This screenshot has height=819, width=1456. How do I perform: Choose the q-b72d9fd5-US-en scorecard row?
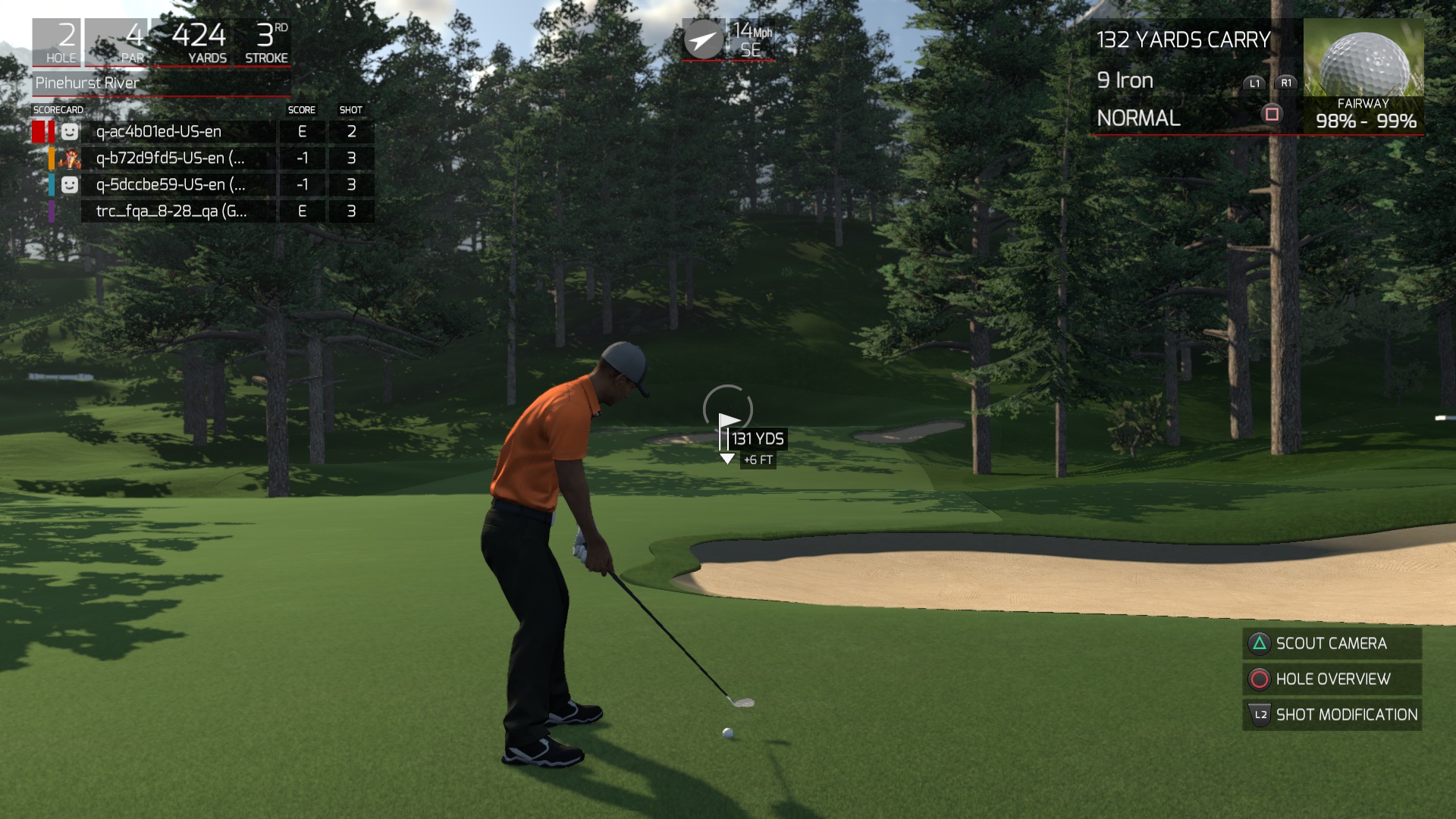170,158
